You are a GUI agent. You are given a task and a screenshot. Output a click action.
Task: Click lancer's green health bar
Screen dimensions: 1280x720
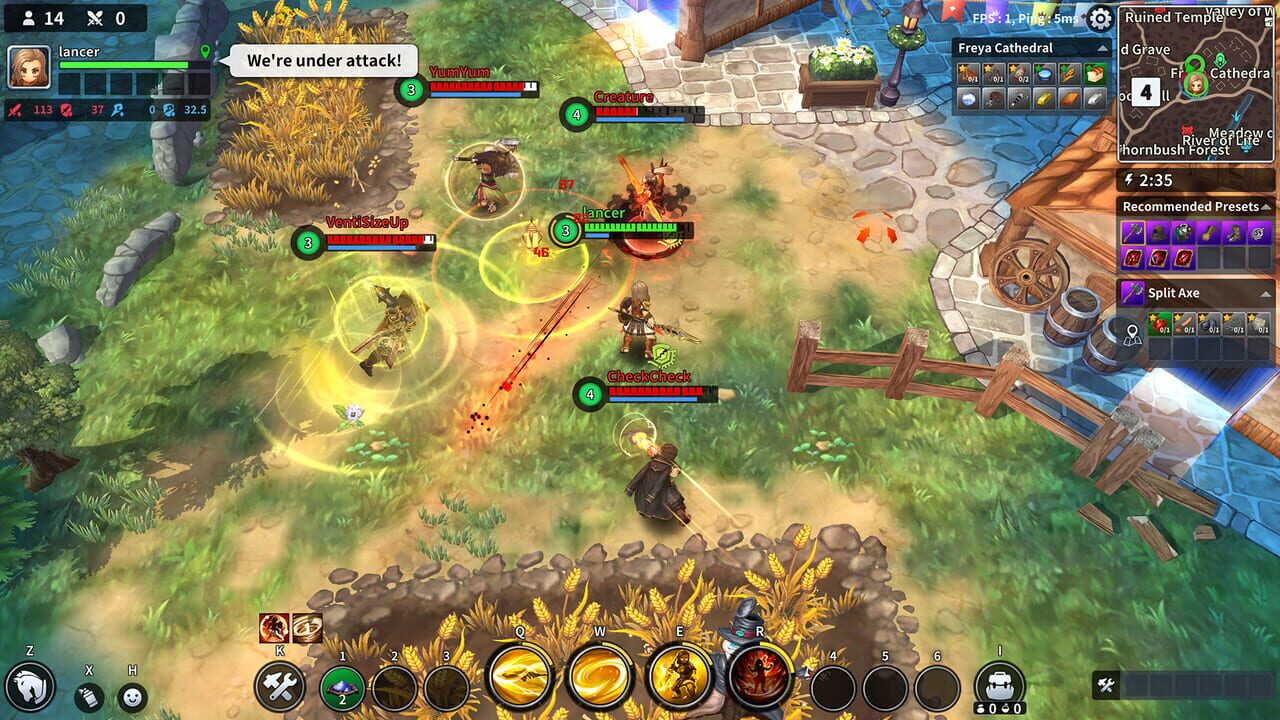[x=125, y=63]
